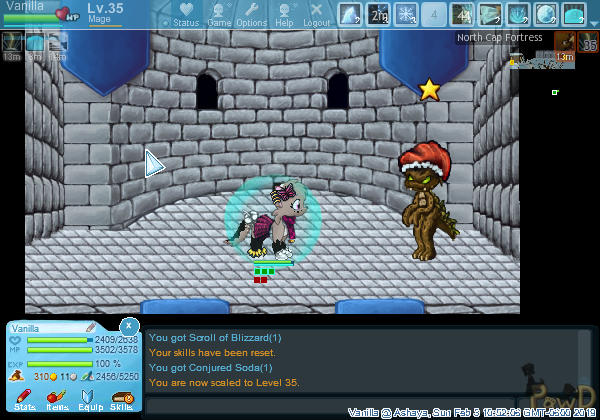Click the chat input box
The image size is (600, 420).
[x=360, y=405]
